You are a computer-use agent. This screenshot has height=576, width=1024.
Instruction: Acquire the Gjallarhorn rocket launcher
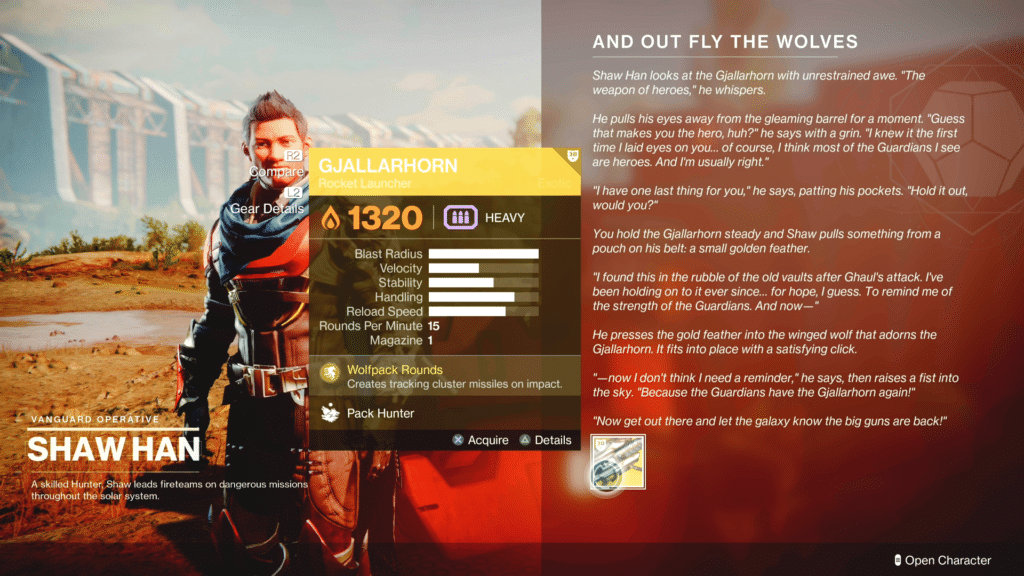(x=481, y=440)
